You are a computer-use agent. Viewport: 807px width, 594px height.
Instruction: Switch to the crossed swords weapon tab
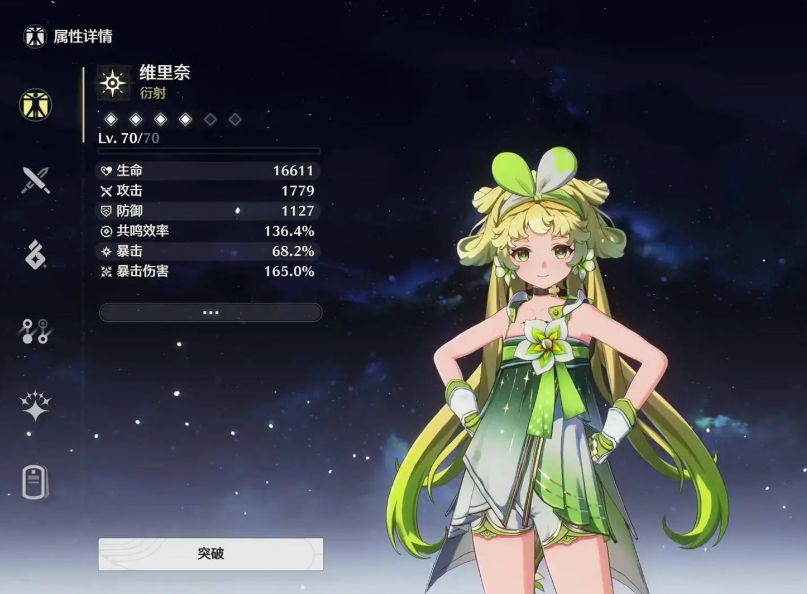coord(36,180)
